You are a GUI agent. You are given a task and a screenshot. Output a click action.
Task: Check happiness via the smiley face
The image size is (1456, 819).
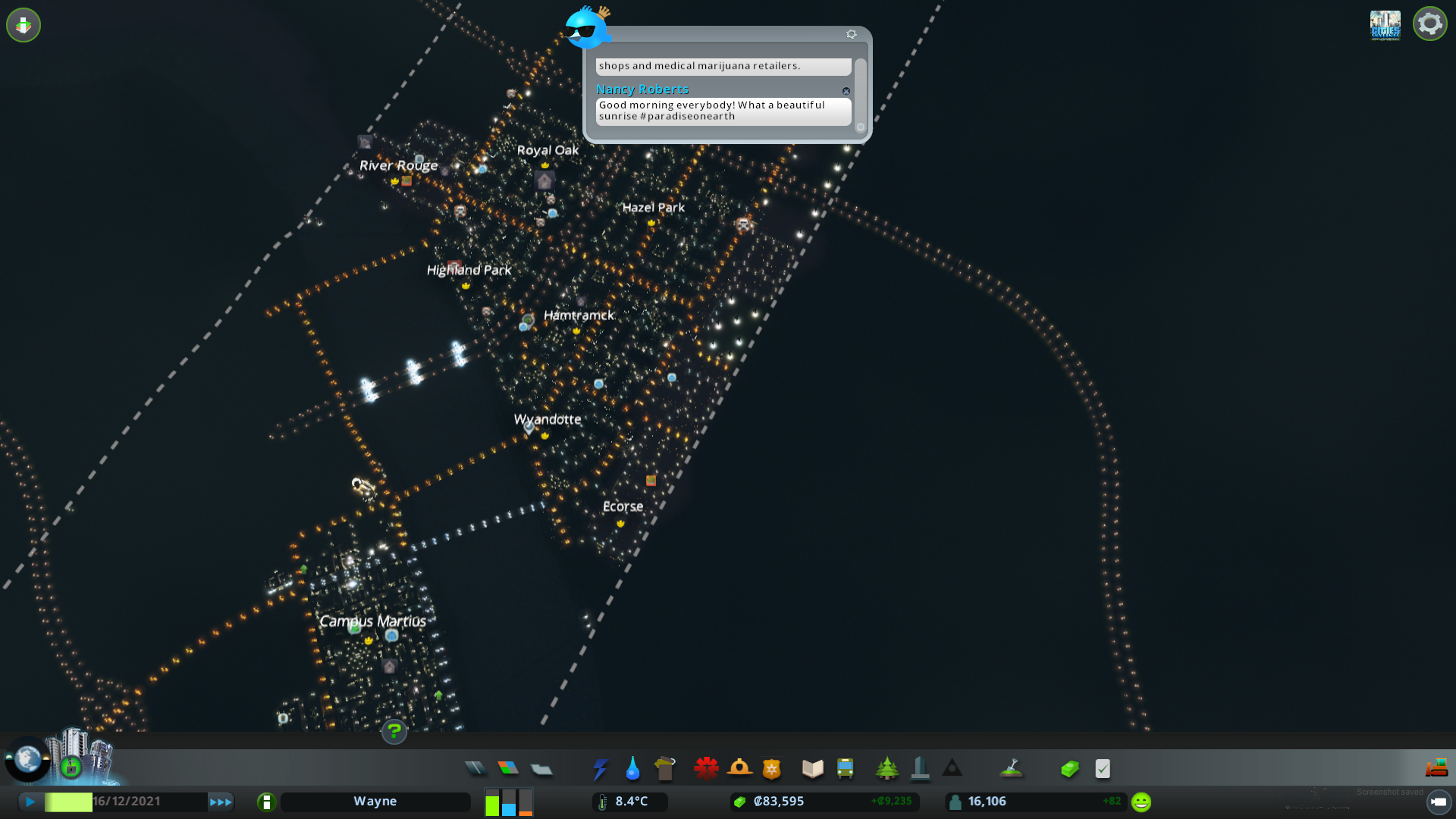[x=1140, y=801]
